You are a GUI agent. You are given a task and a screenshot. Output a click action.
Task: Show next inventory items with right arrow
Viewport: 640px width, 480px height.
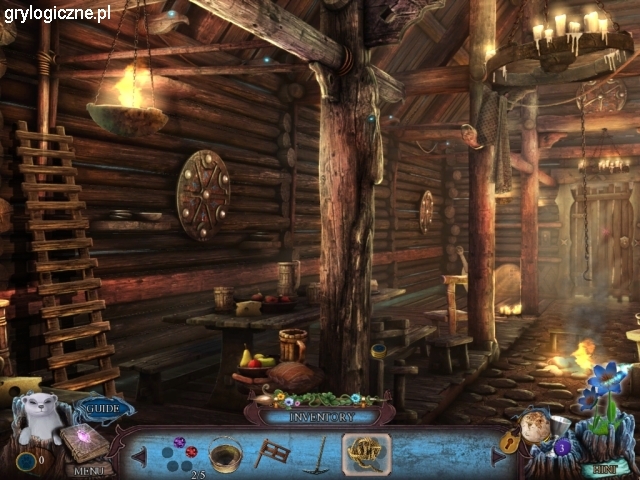point(499,455)
